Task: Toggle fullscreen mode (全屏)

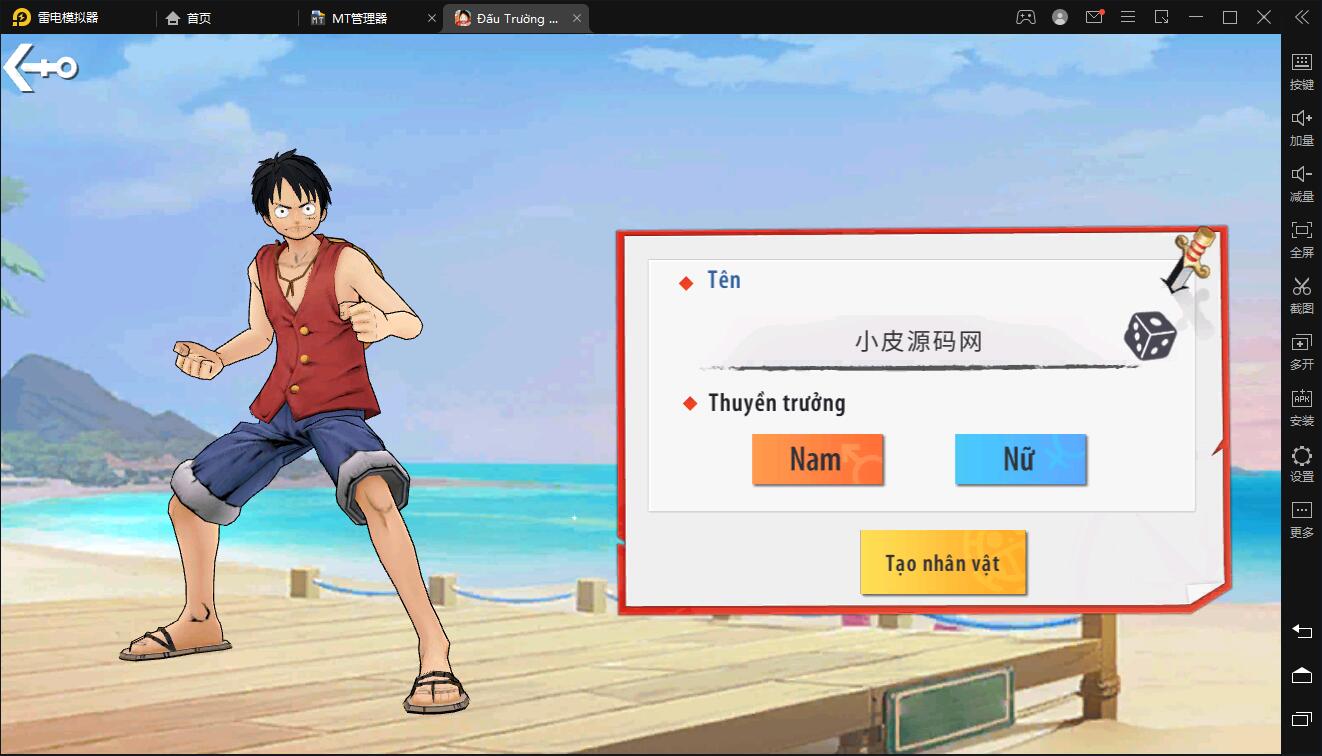Action: (x=1301, y=238)
